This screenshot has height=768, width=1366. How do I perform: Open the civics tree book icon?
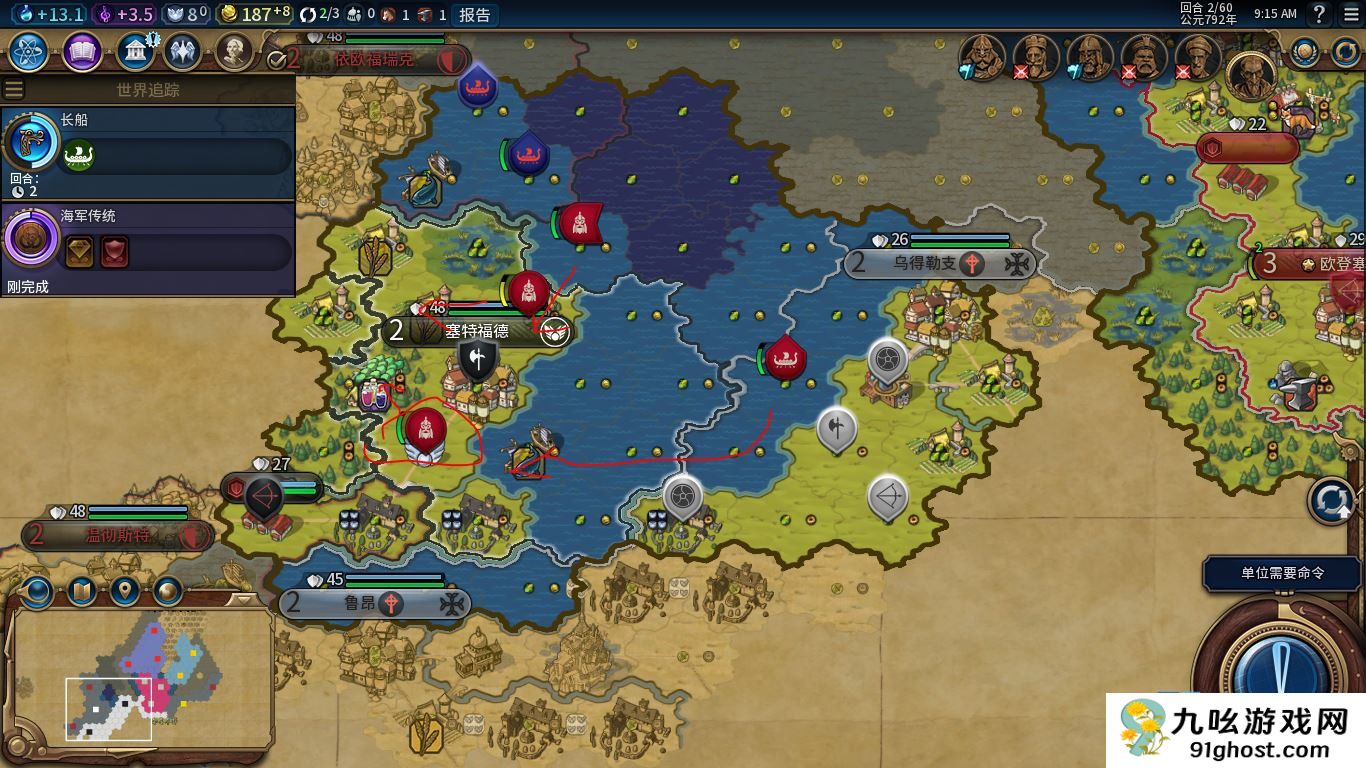[x=82, y=52]
